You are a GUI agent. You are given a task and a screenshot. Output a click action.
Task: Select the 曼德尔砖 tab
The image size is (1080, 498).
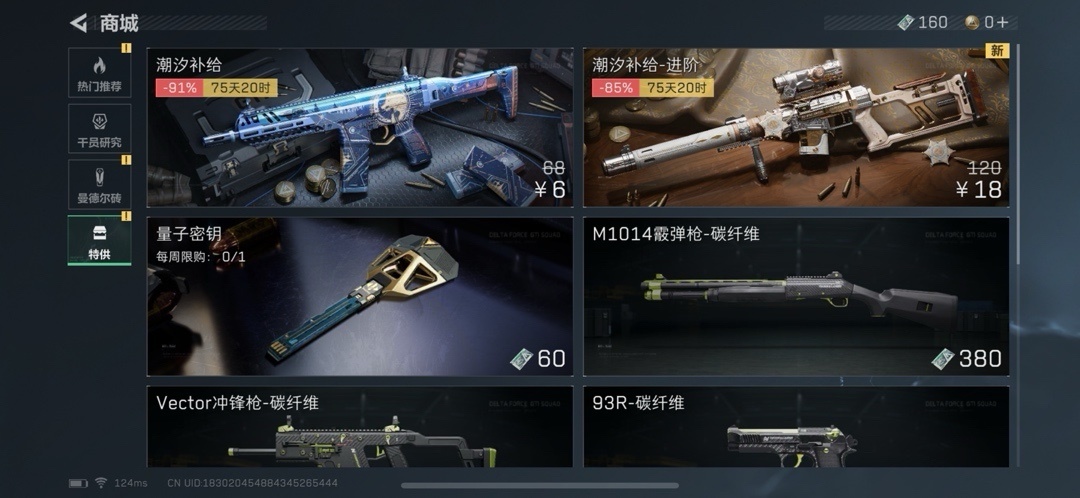coord(99,184)
